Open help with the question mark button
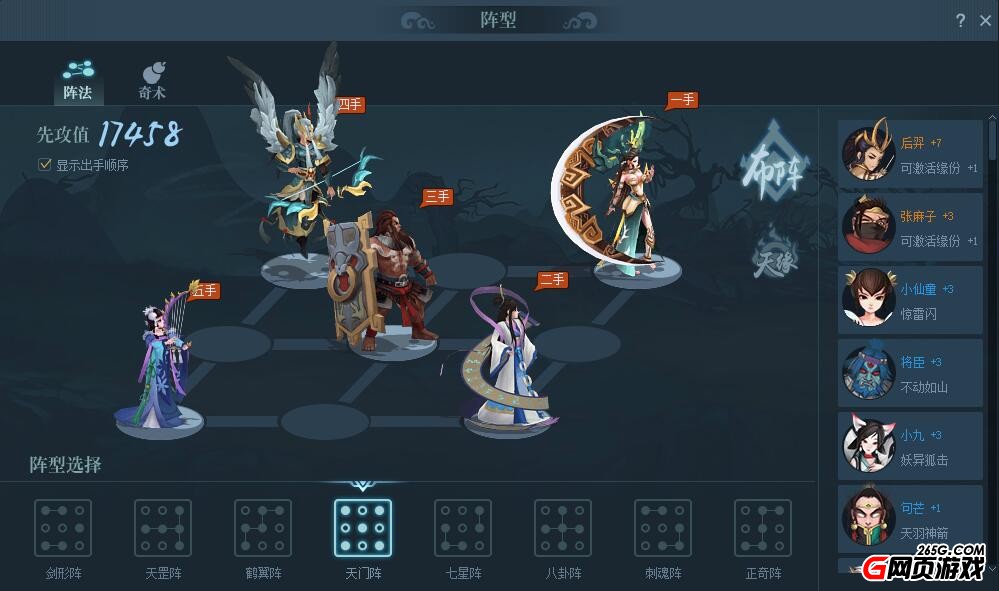 click(960, 20)
